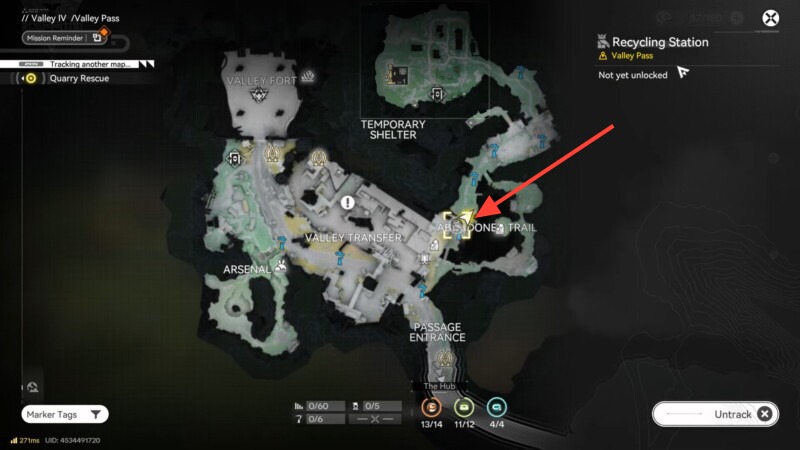The image size is (800, 450).
Task: Select the green chest 11/12 counter icon
Action: tap(464, 407)
